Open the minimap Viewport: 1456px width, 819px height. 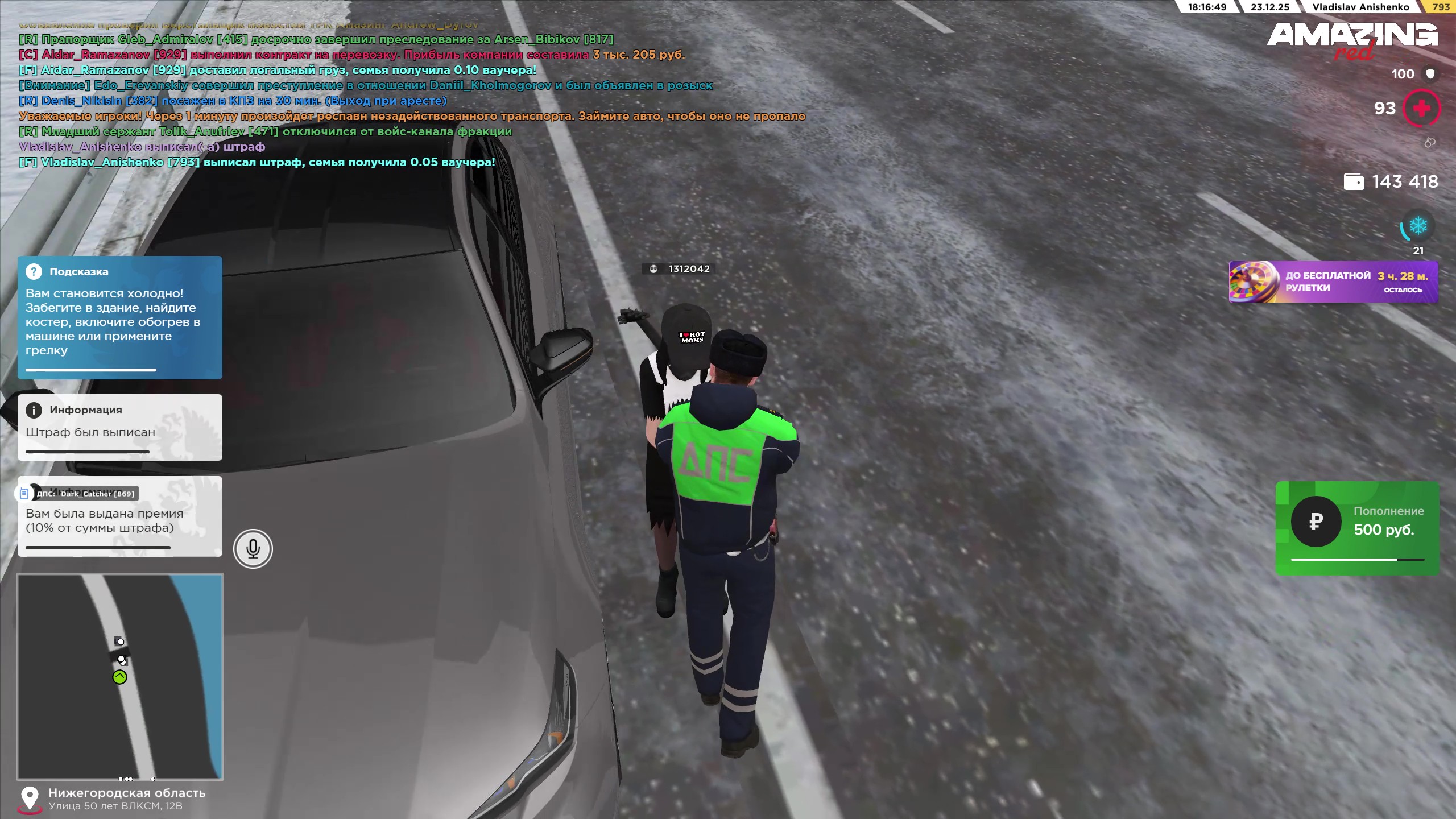click(x=120, y=676)
